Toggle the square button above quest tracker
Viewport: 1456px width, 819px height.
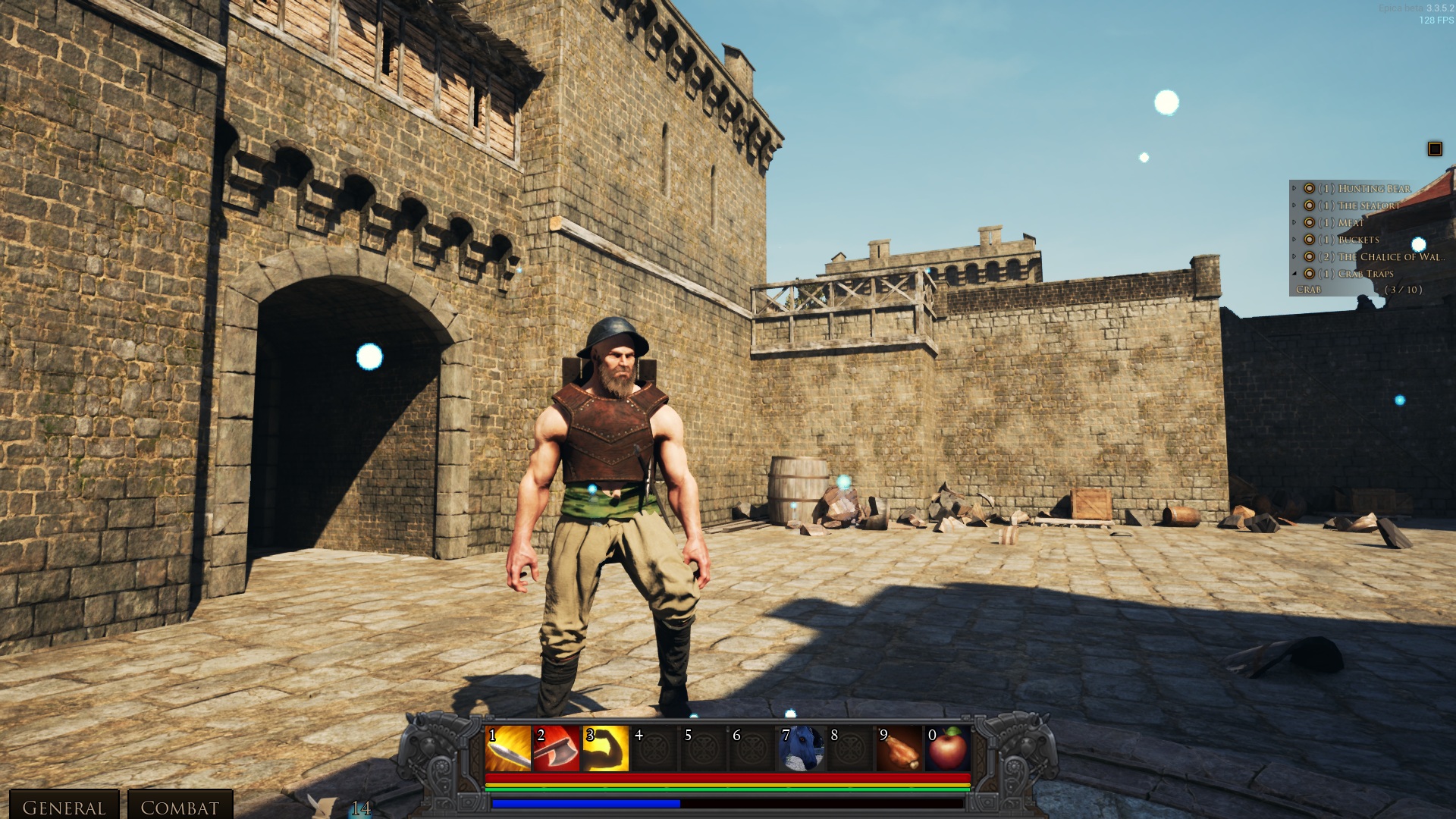(1435, 149)
